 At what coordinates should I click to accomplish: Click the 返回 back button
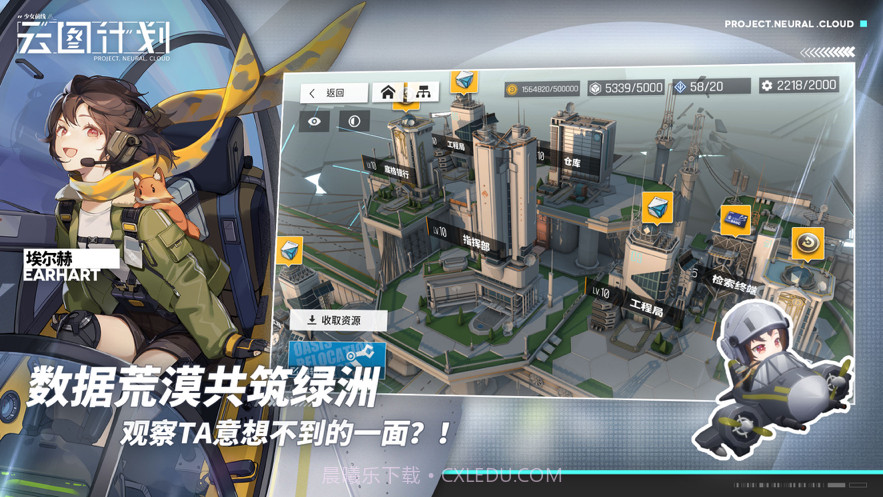(328, 93)
